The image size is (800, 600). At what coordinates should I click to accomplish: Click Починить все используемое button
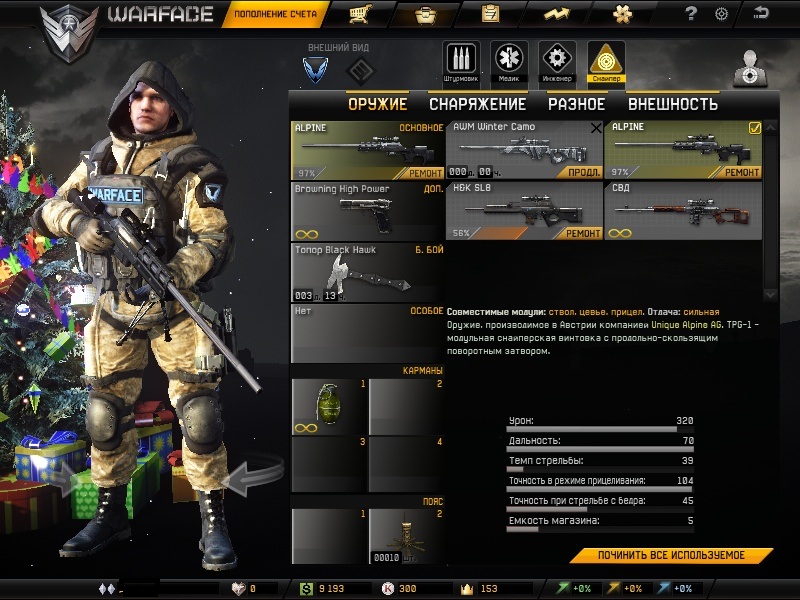pos(671,555)
